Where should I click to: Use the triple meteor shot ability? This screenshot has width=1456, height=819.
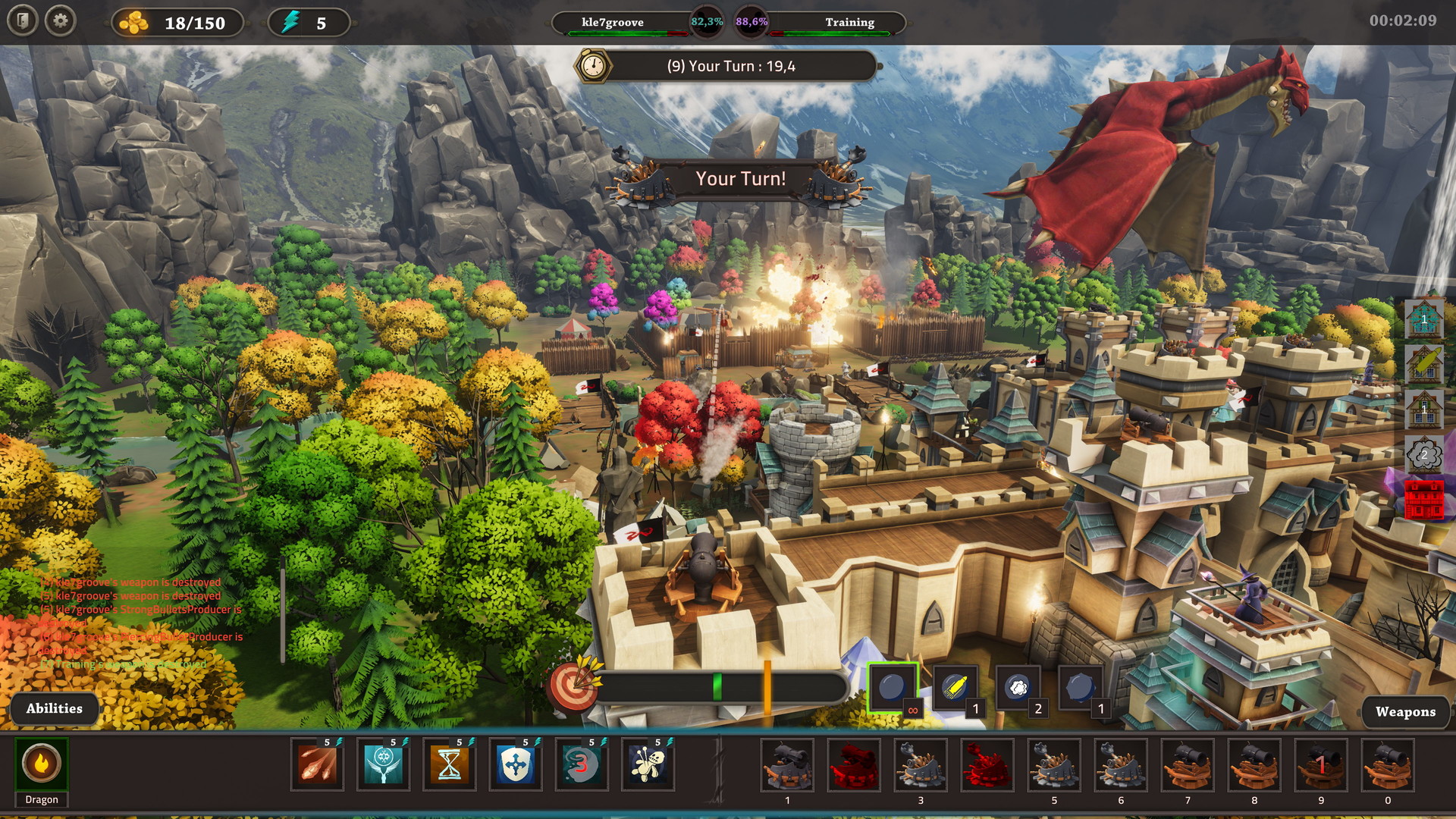[x=318, y=765]
